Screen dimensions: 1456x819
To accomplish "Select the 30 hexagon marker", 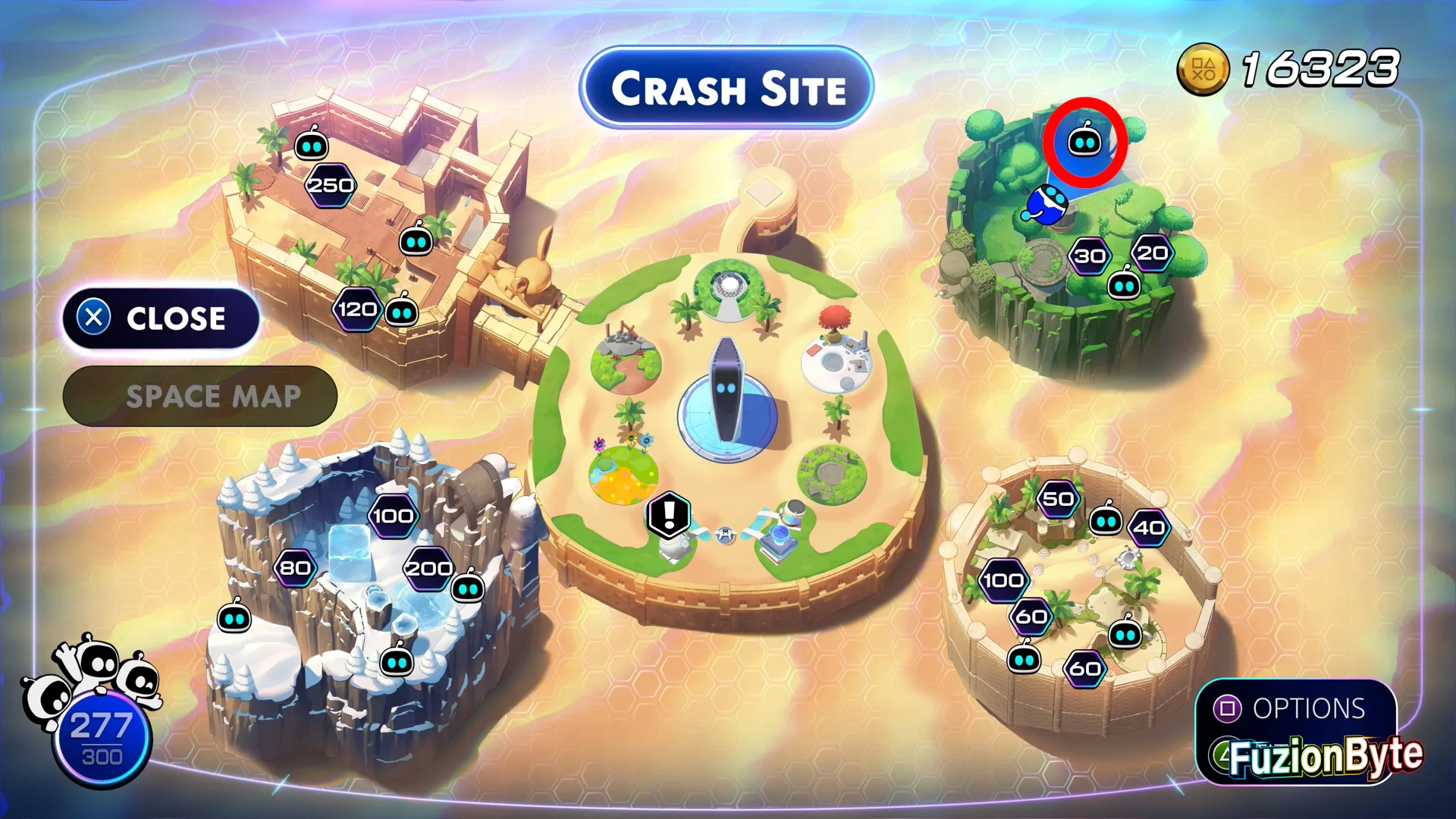I will pos(1090,256).
